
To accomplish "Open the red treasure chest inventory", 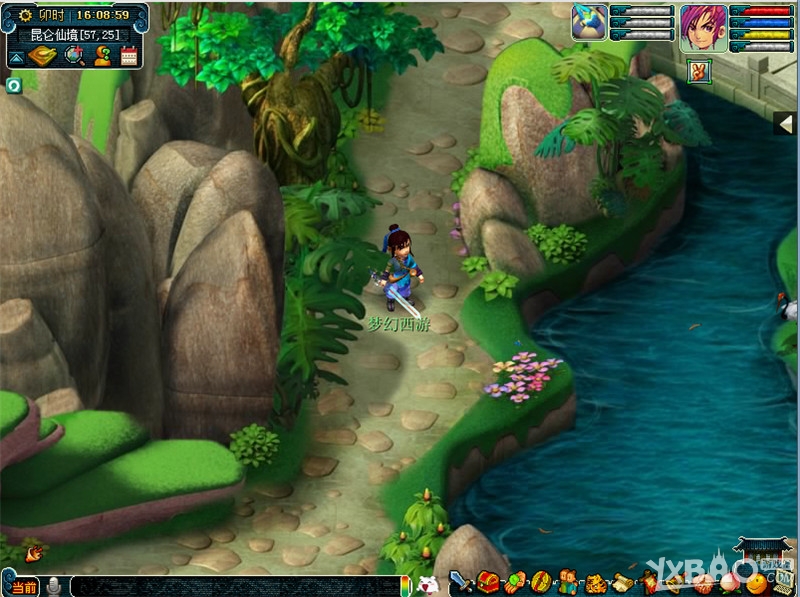I will point(488,581).
